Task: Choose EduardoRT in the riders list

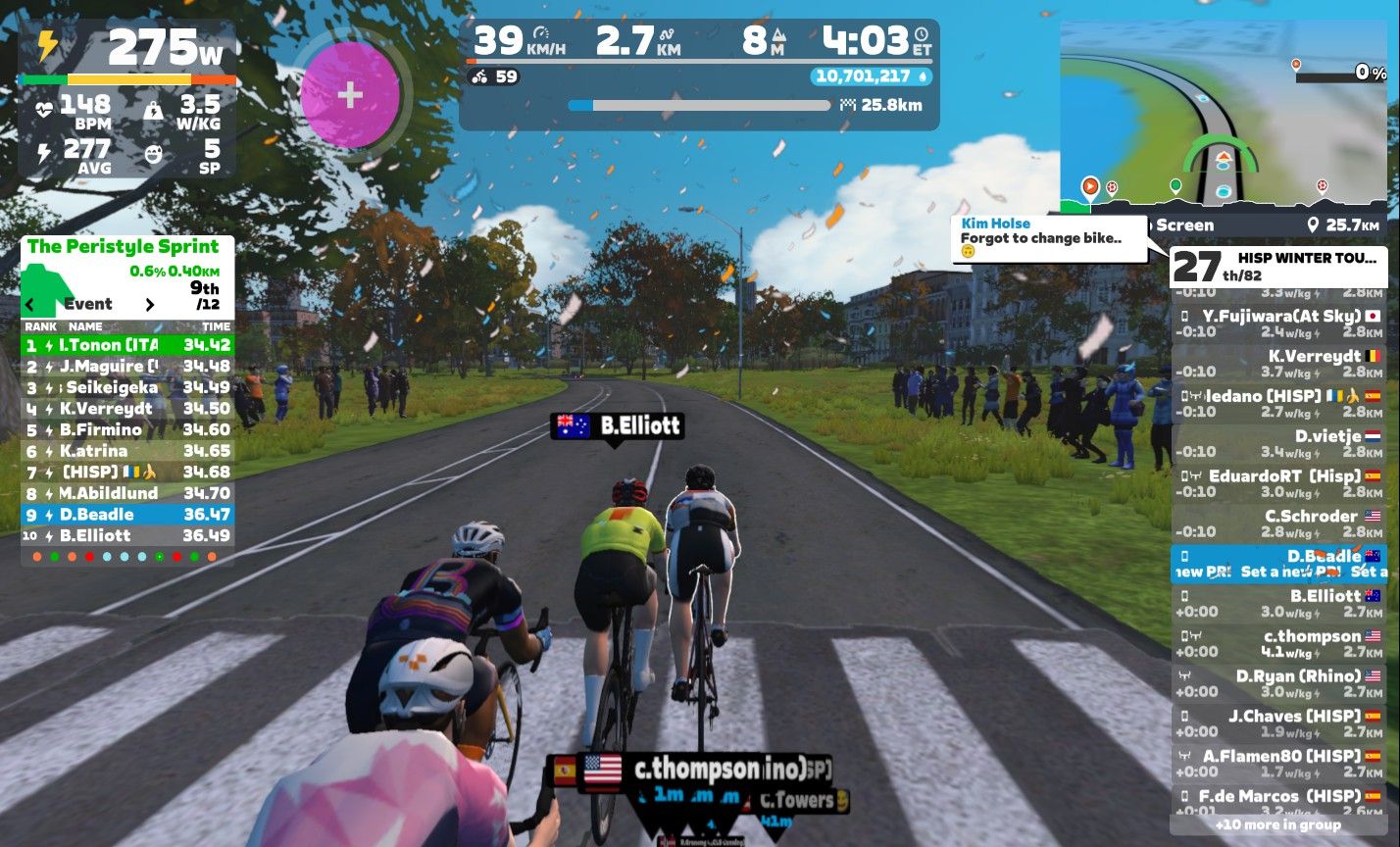Action: click(1277, 484)
